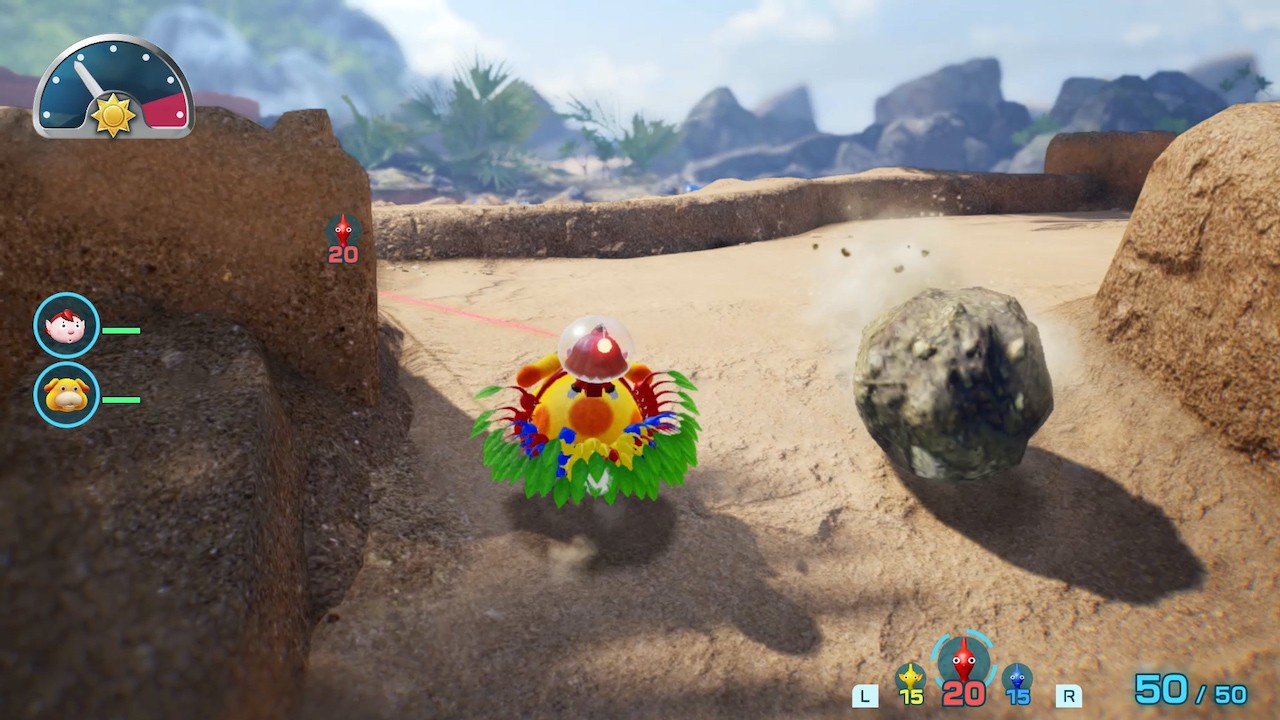The image size is (1280, 720).
Task: Choose the blue Pikmin type
Action: tap(1017, 679)
